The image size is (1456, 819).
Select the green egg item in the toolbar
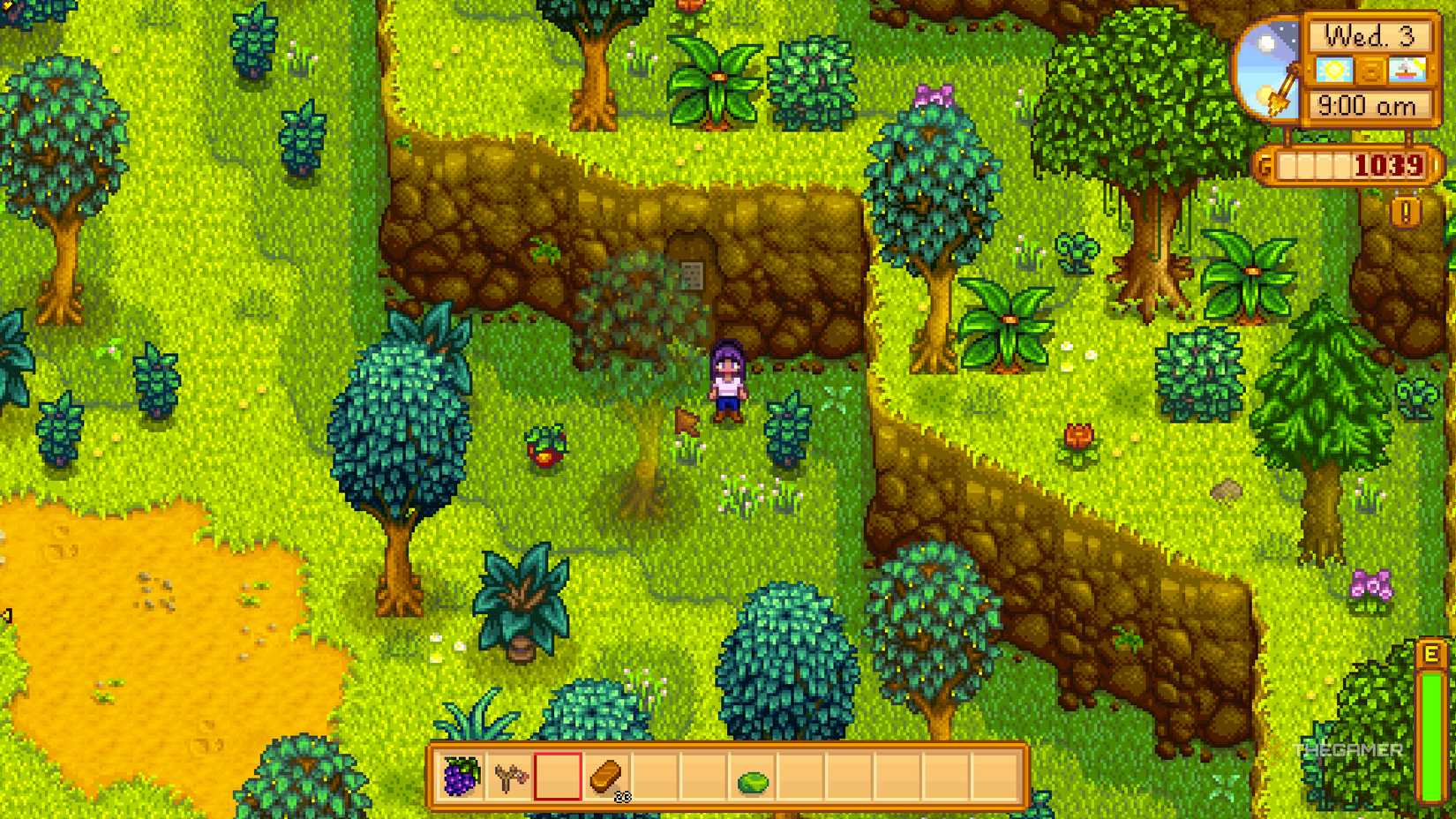[754, 780]
